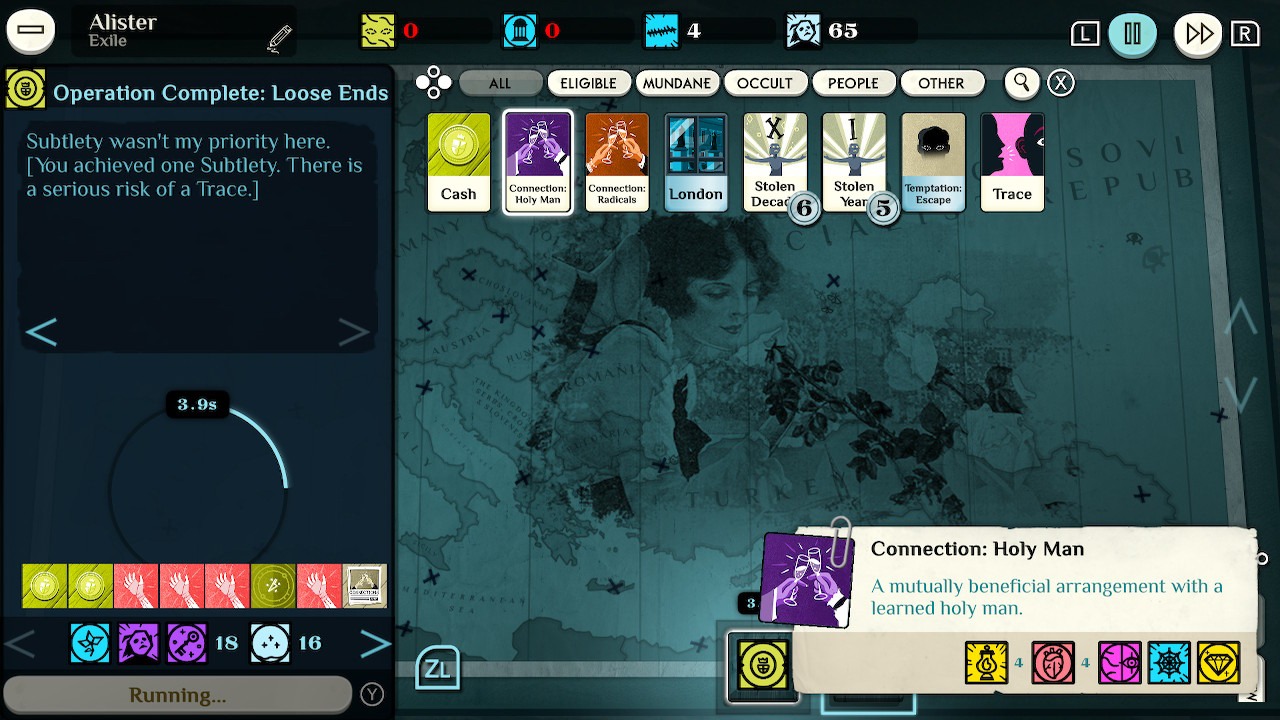Select the cyan web aspect icon
The image size is (1280, 720).
(1169, 662)
